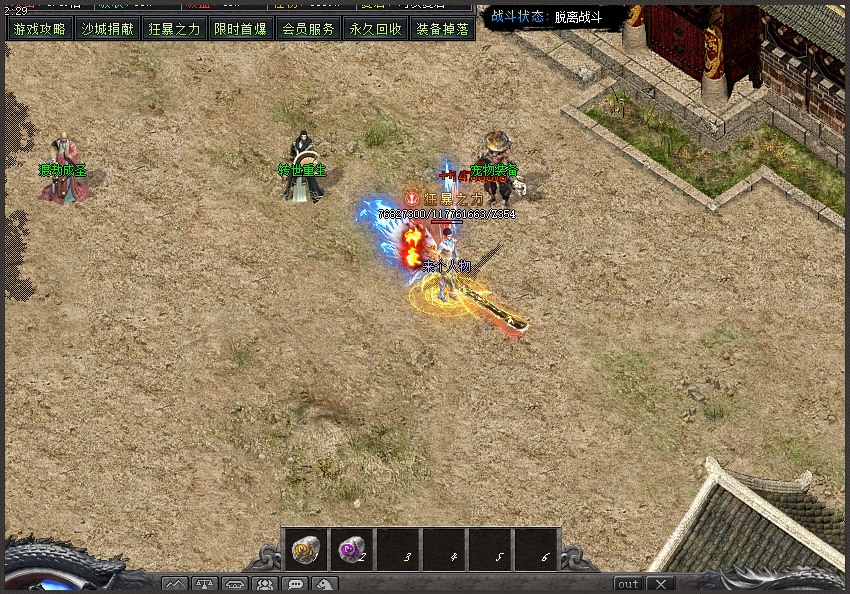Close the game with the X button
This screenshot has width=850, height=594.
pos(661,584)
